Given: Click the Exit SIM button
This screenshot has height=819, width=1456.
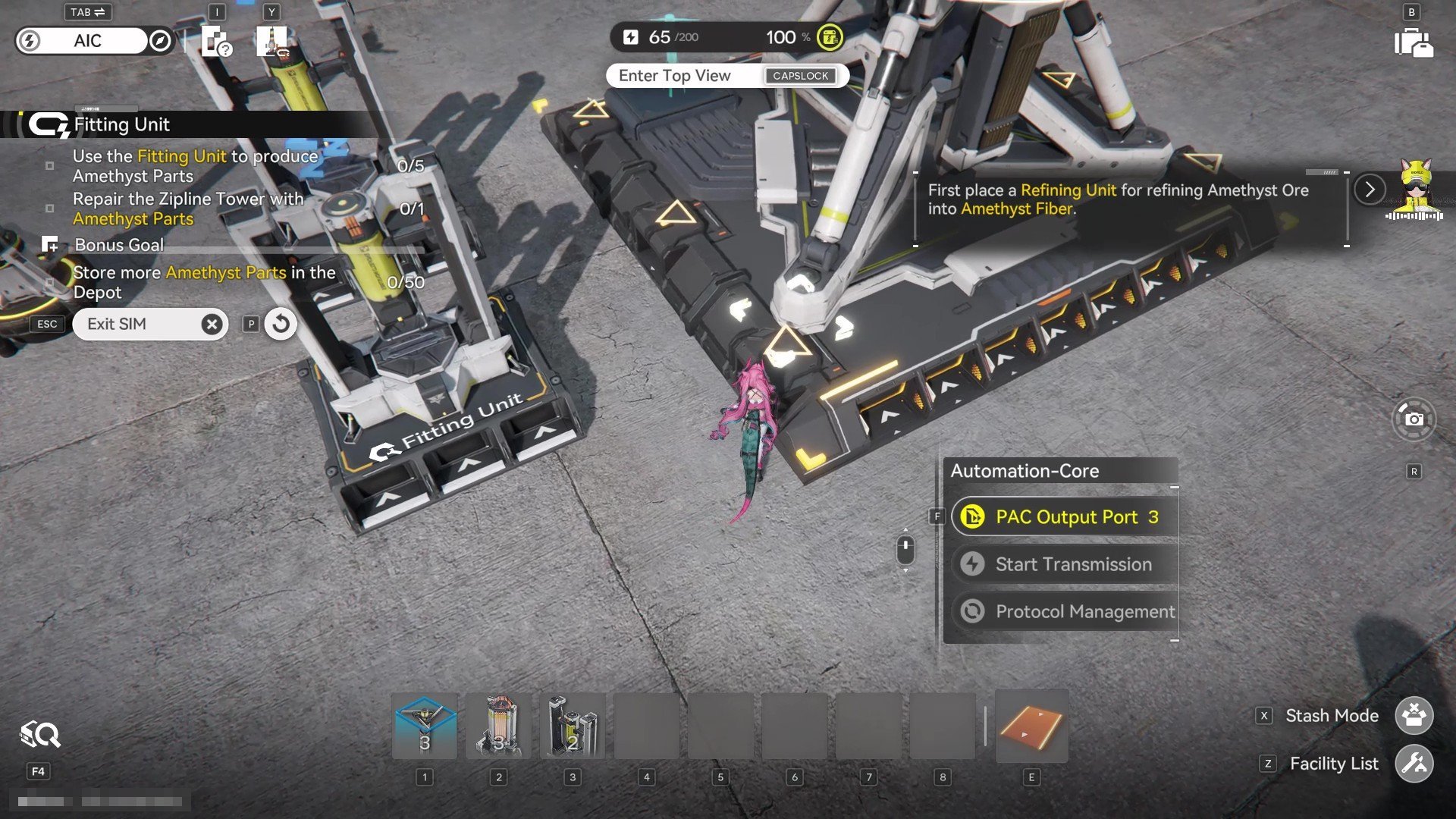Looking at the screenshot, I should pyautogui.click(x=150, y=324).
